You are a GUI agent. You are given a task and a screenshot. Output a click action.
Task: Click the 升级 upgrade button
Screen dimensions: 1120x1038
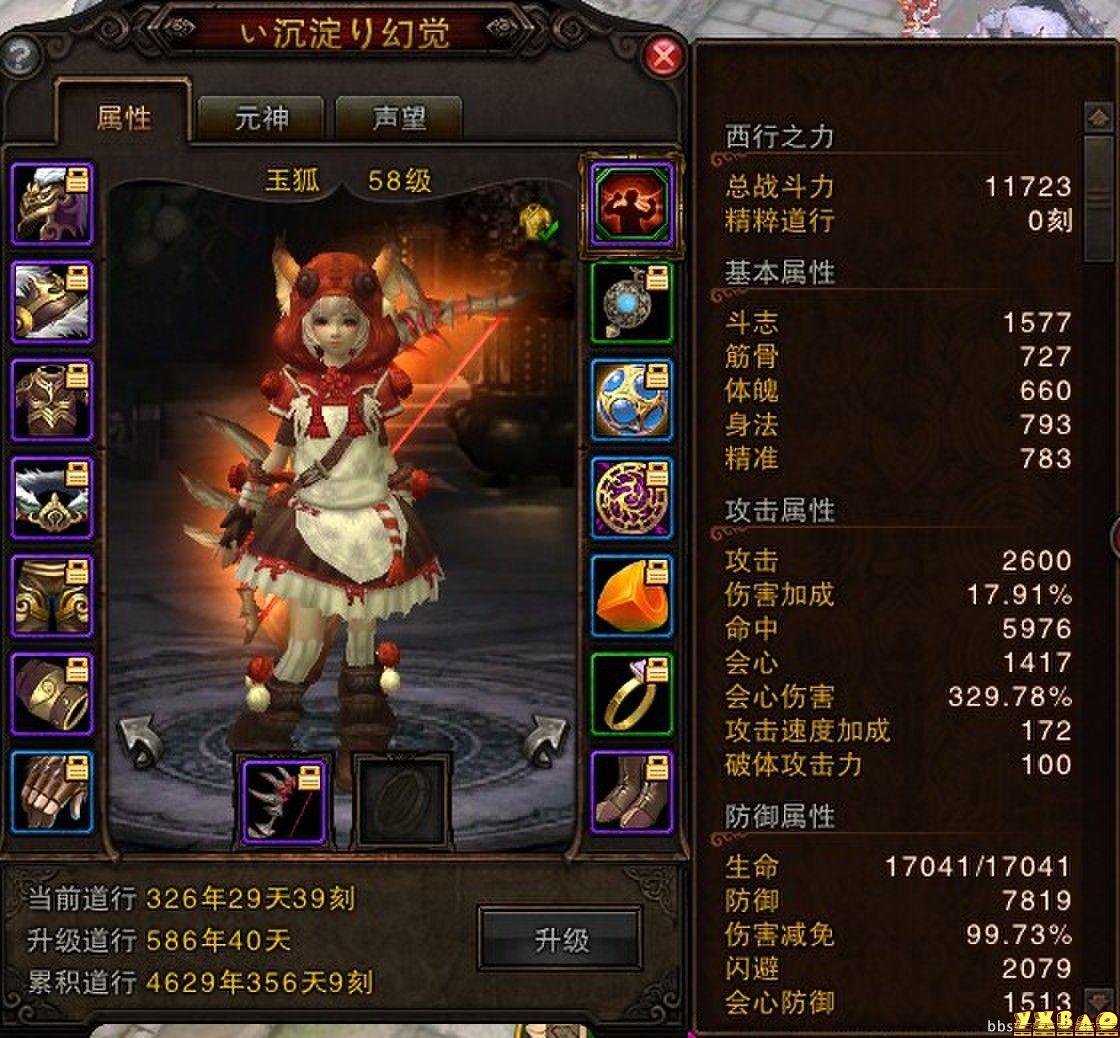[560, 938]
